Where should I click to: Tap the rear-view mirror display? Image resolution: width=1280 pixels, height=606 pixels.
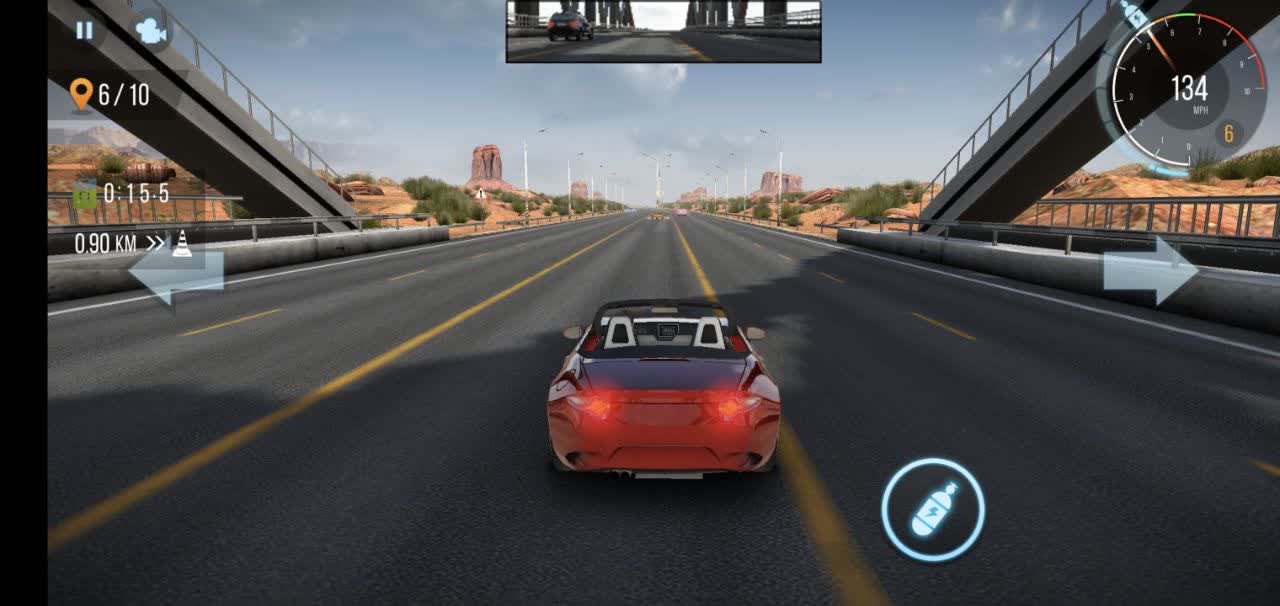pos(663,31)
